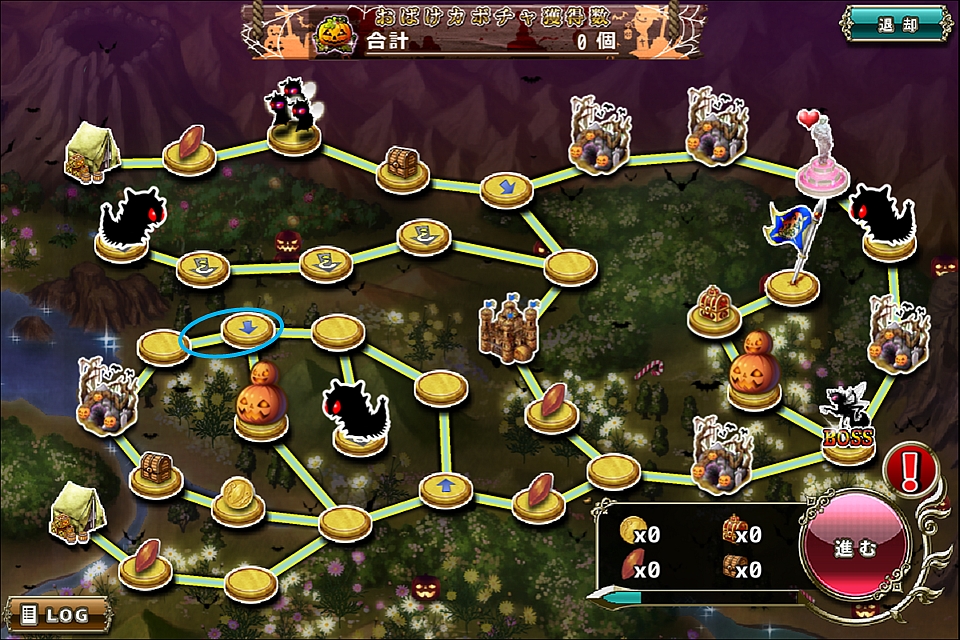Tap the 退却 retreat button
The height and width of the screenshot is (640, 960).
click(x=896, y=23)
